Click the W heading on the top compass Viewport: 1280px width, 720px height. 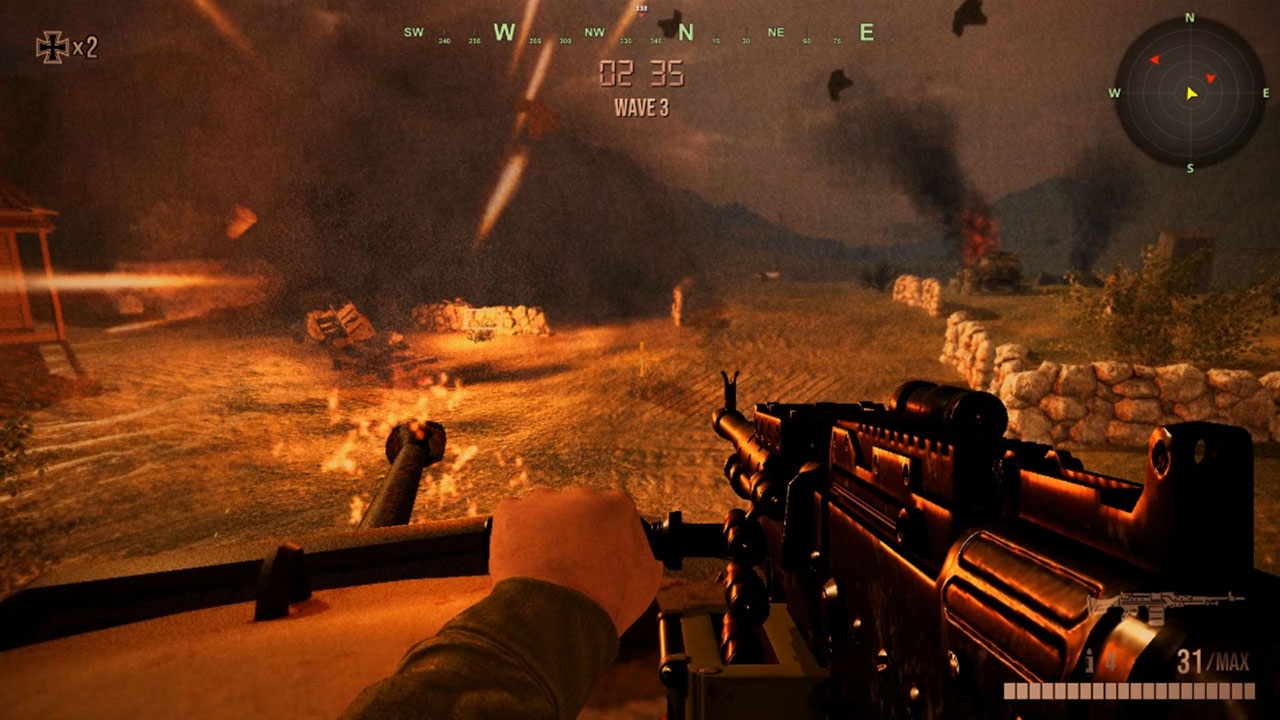[x=502, y=33]
